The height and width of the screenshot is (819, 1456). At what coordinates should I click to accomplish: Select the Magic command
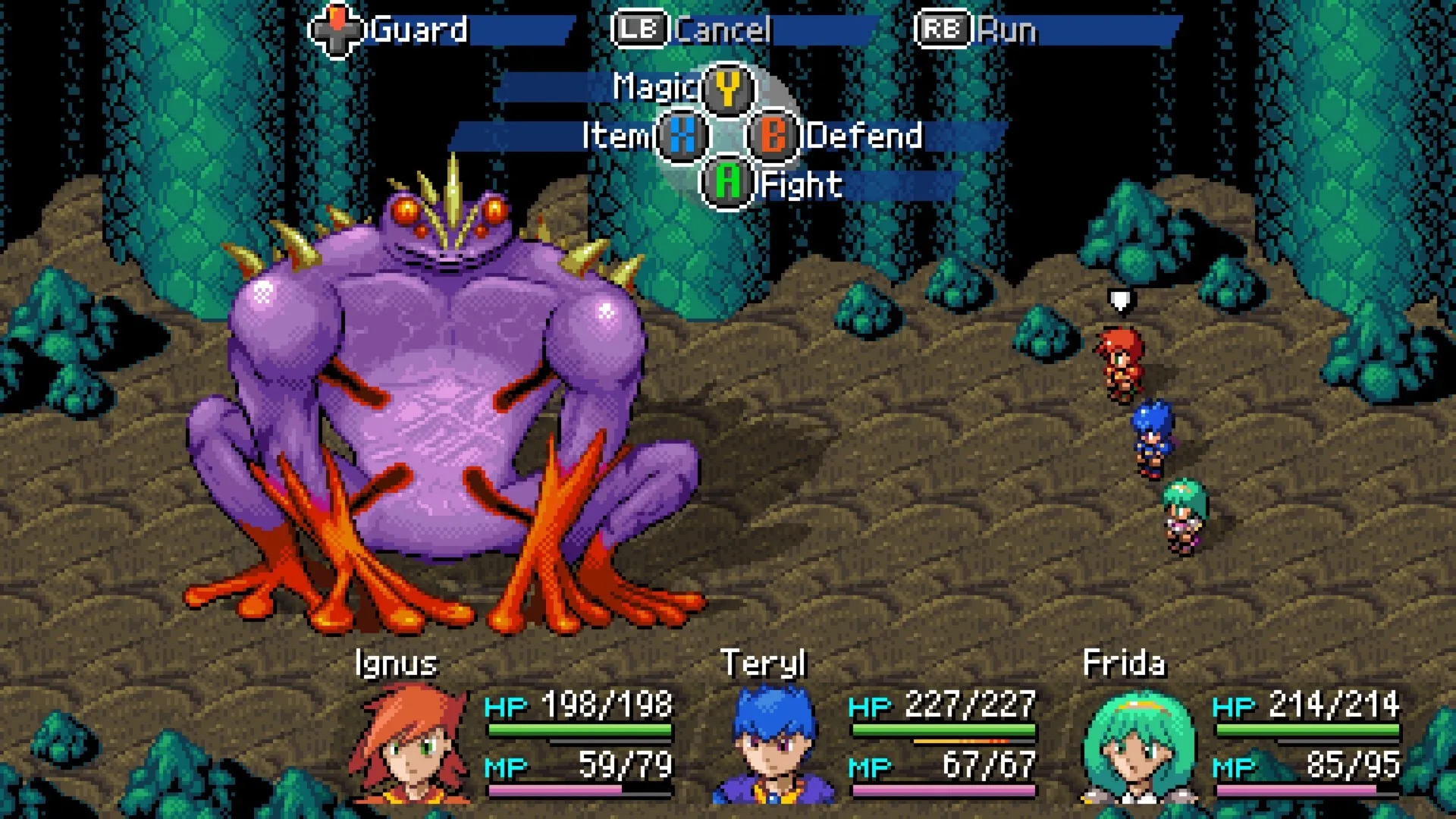coord(682,87)
